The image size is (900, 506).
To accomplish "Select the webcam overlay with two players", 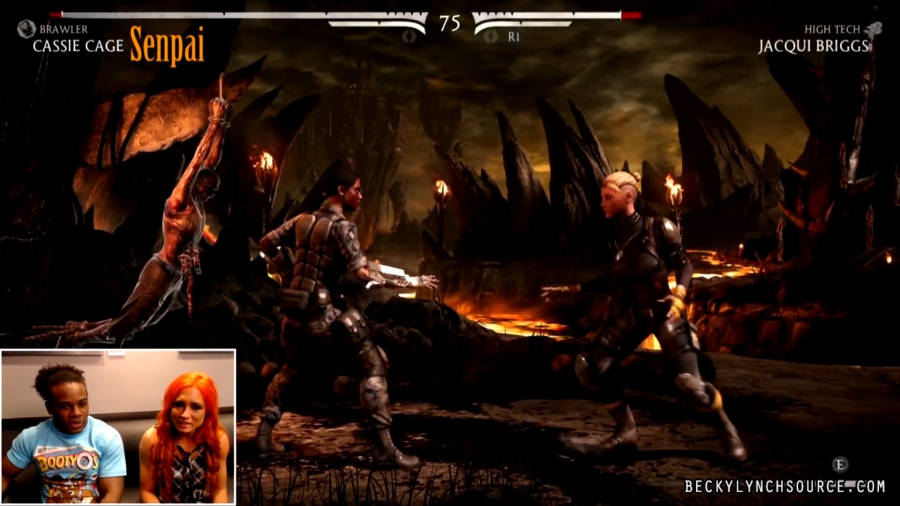I will tap(118, 426).
